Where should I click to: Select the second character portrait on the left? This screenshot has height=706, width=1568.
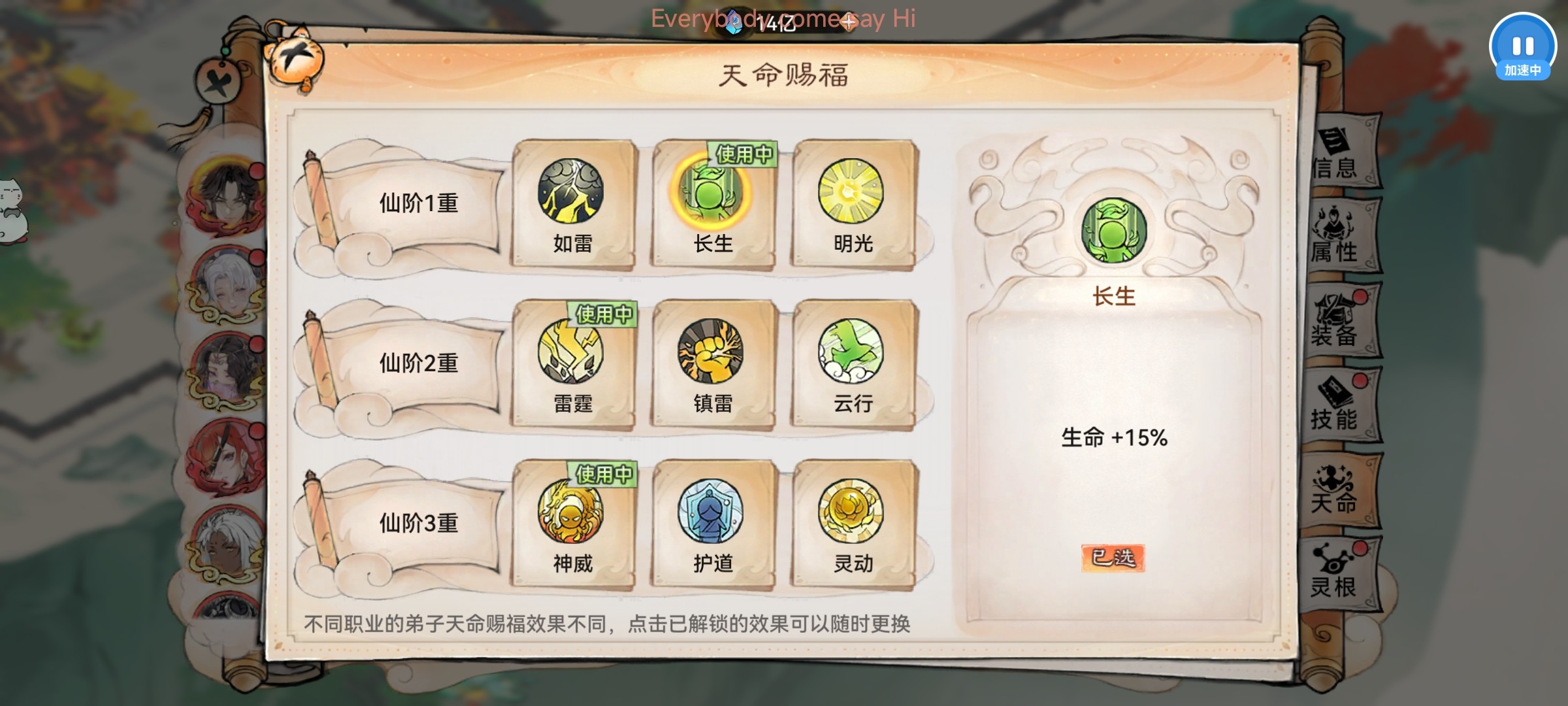pos(225,285)
